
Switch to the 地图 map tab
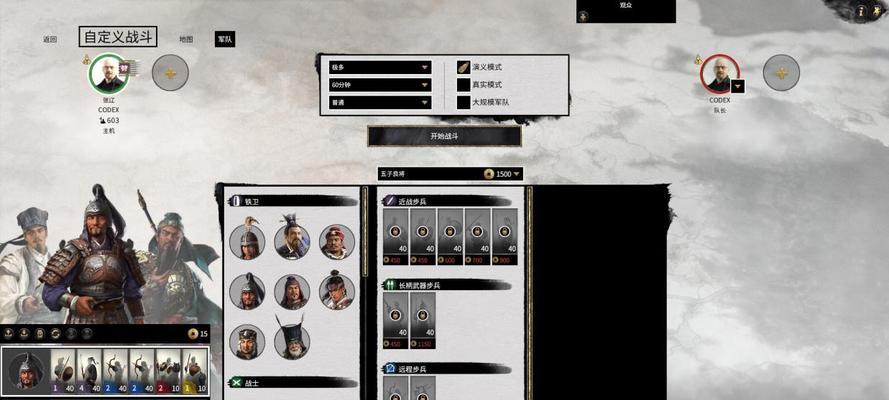point(186,40)
